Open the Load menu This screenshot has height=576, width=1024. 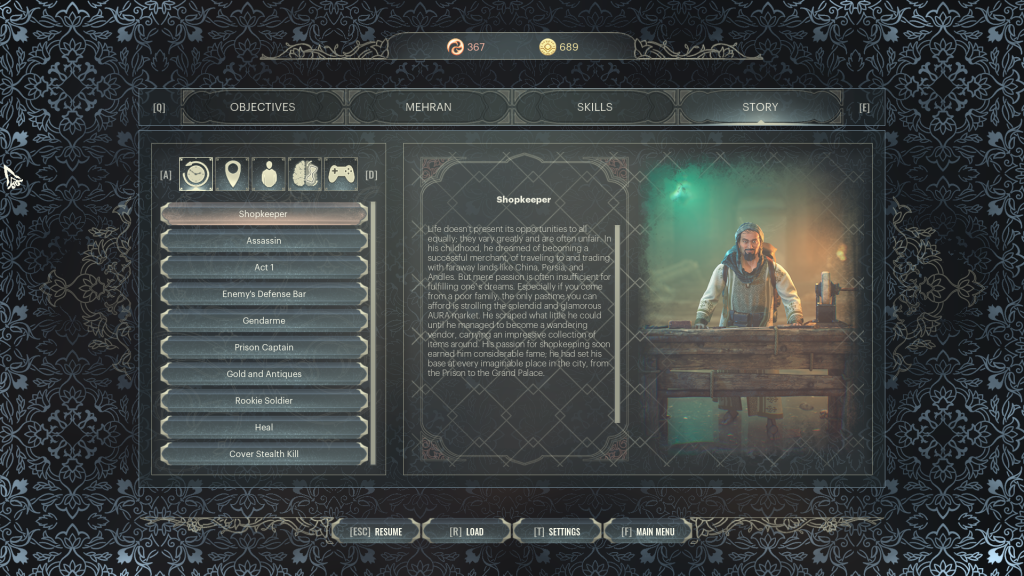(x=466, y=531)
